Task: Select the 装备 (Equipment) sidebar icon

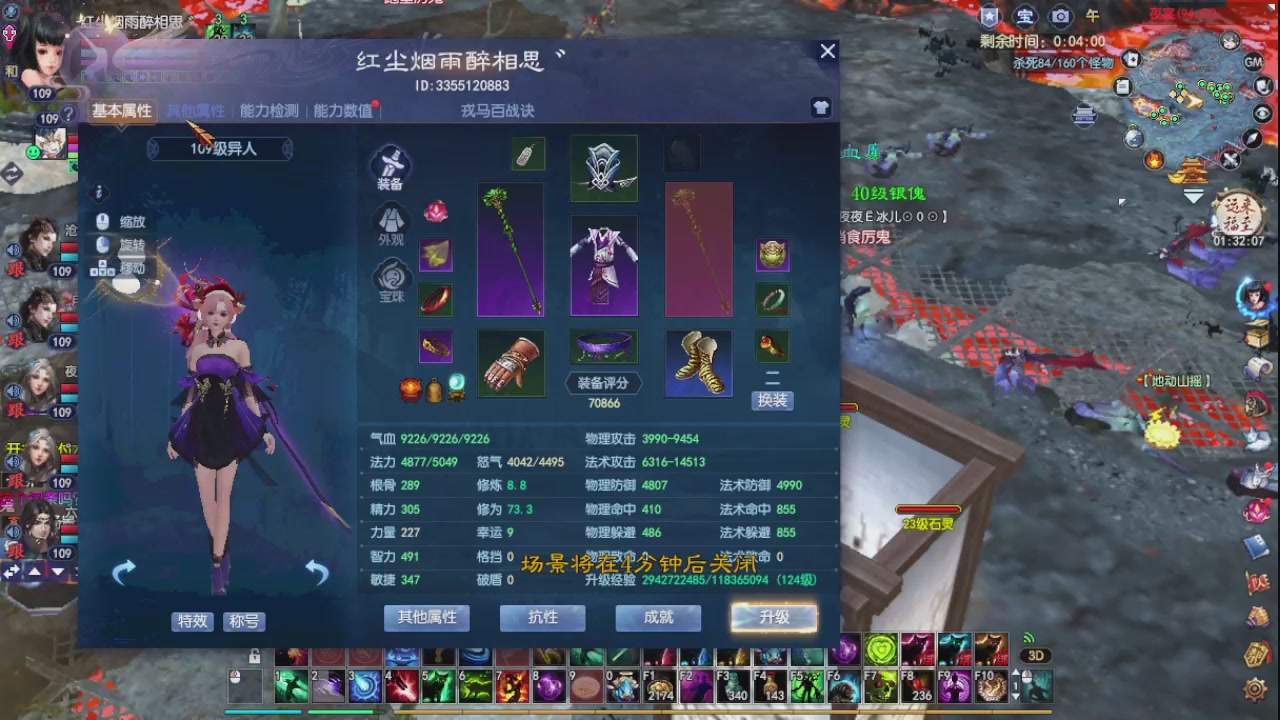Action: [x=391, y=168]
